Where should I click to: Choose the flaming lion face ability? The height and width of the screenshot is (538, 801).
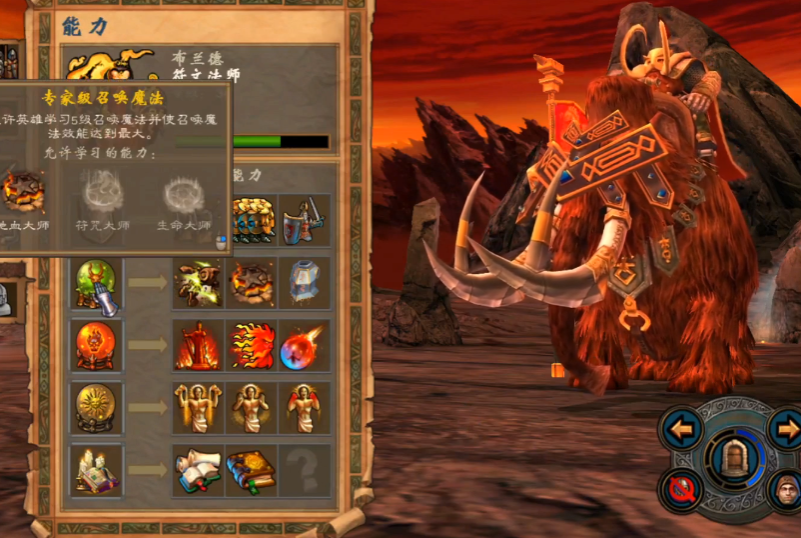click(252, 345)
